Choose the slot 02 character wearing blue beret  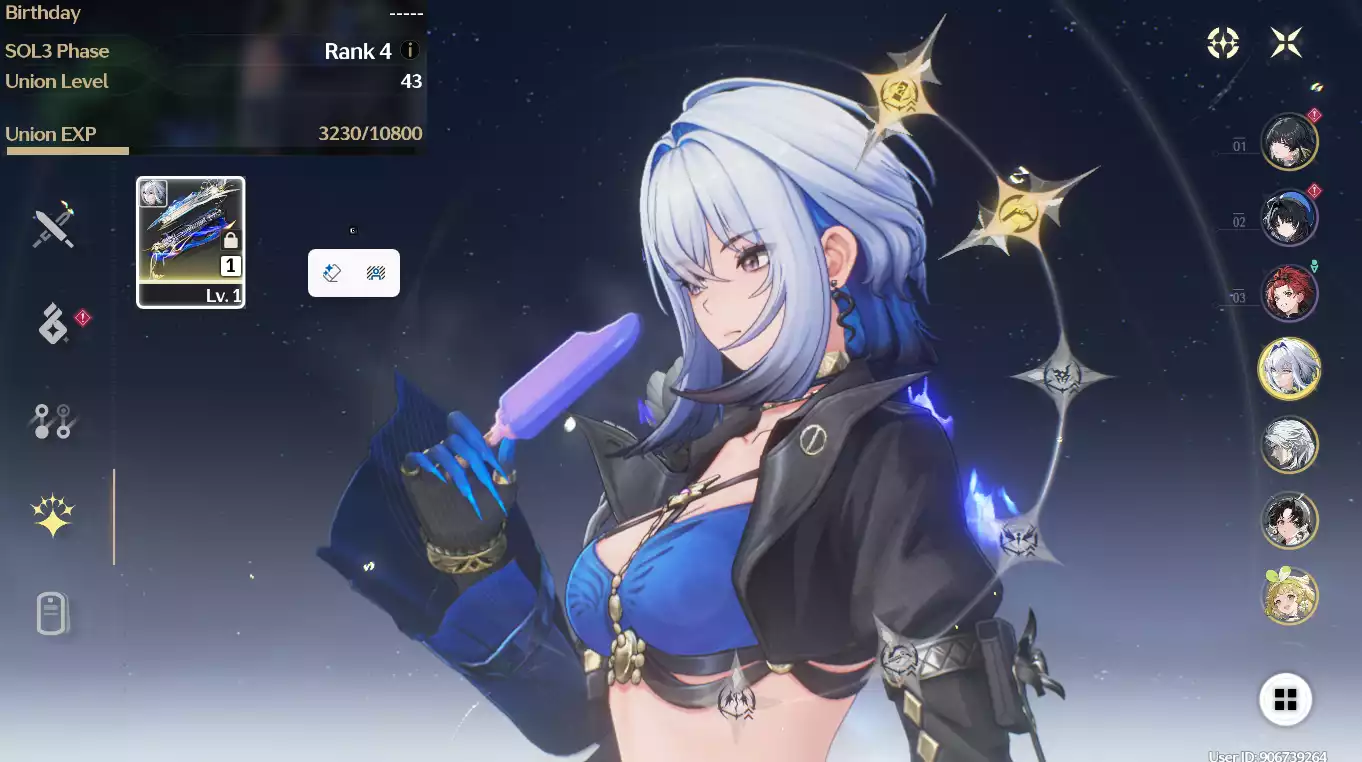click(x=1288, y=218)
